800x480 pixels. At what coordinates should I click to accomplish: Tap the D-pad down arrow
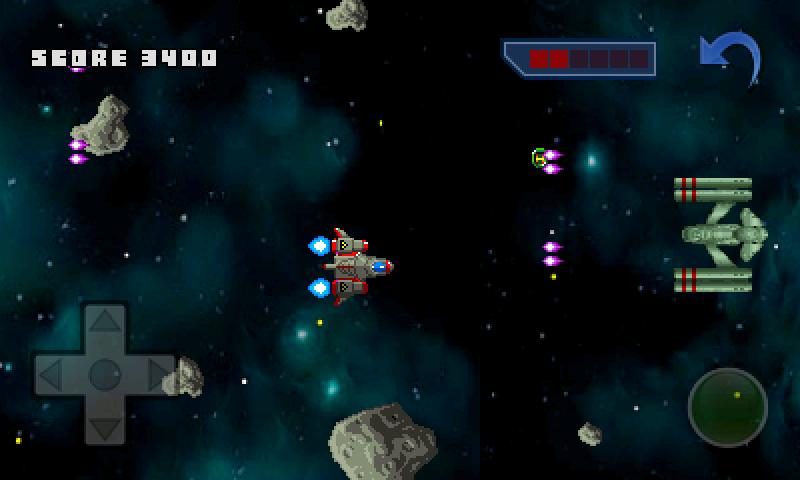(x=105, y=426)
